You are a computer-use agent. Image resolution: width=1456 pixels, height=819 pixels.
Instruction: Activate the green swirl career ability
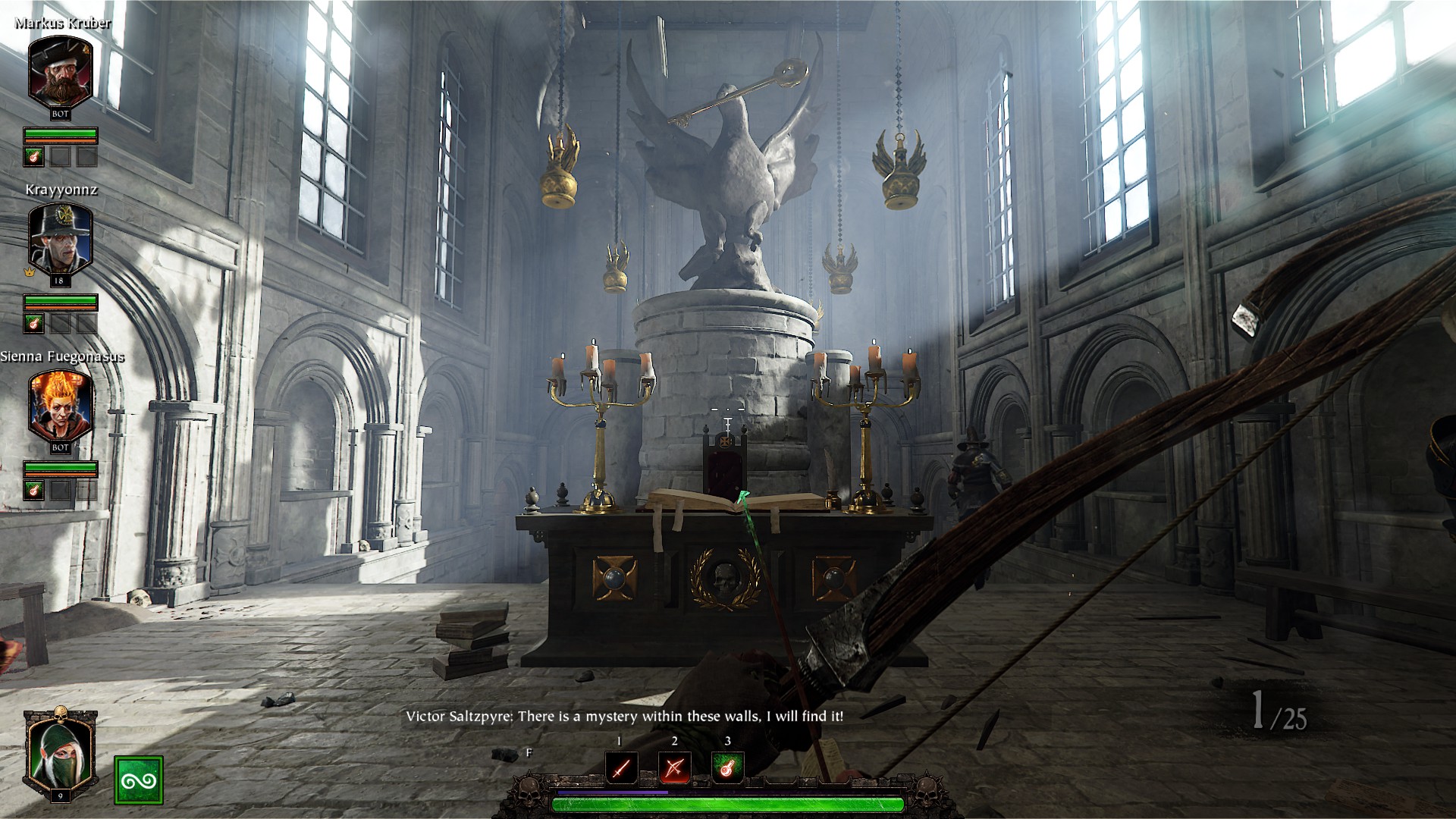click(x=138, y=780)
